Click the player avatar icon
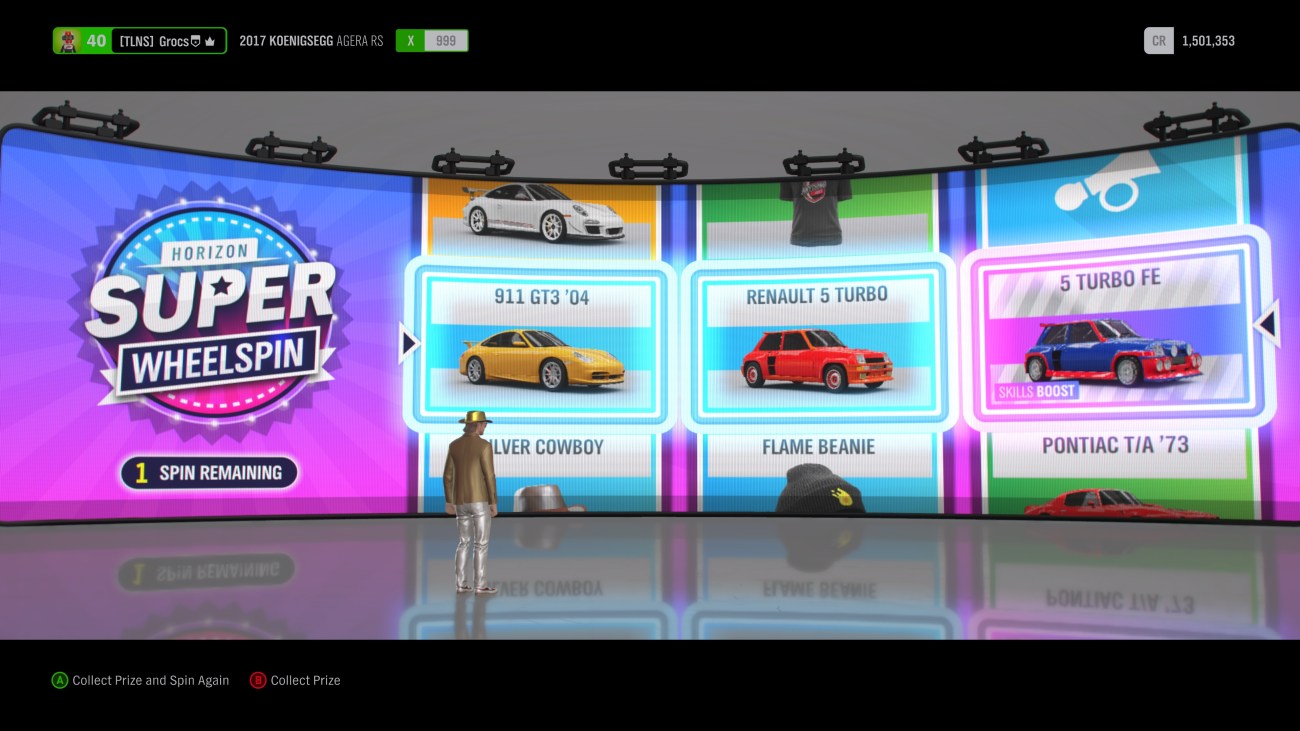This screenshot has width=1300, height=731. click(68, 40)
